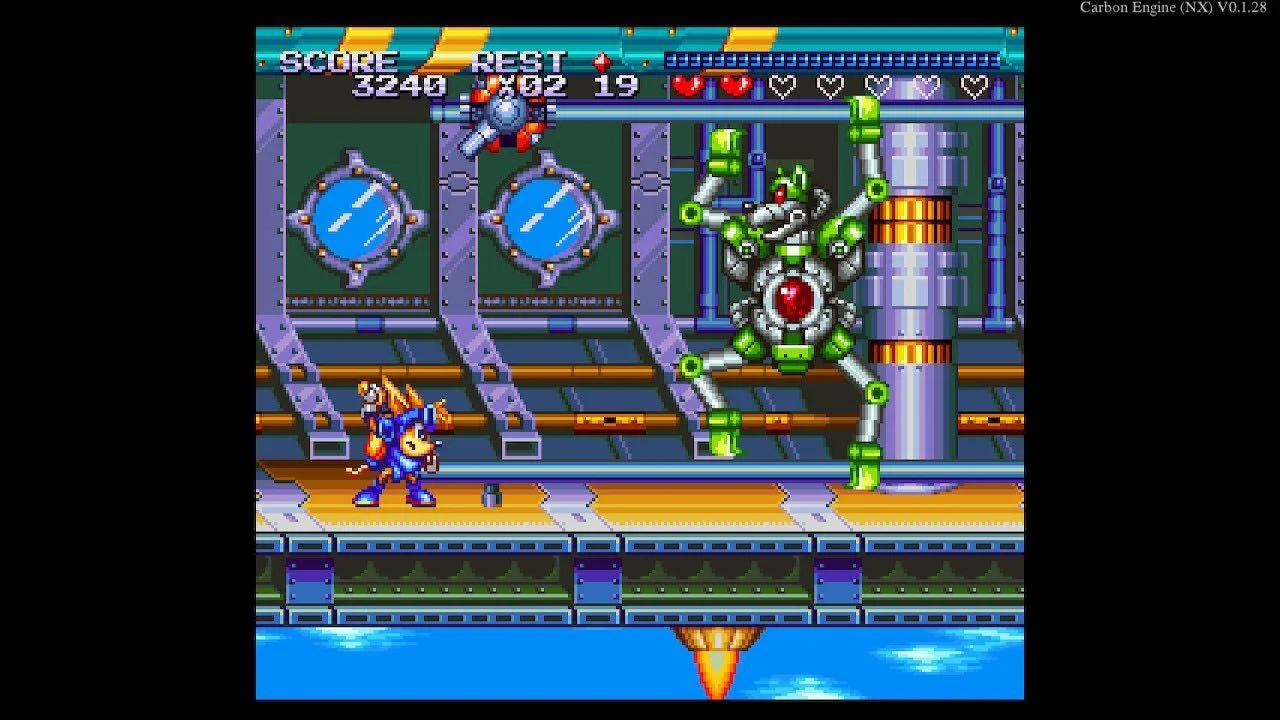
Task: Click the first filled heart icon
Action: coord(686,84)
